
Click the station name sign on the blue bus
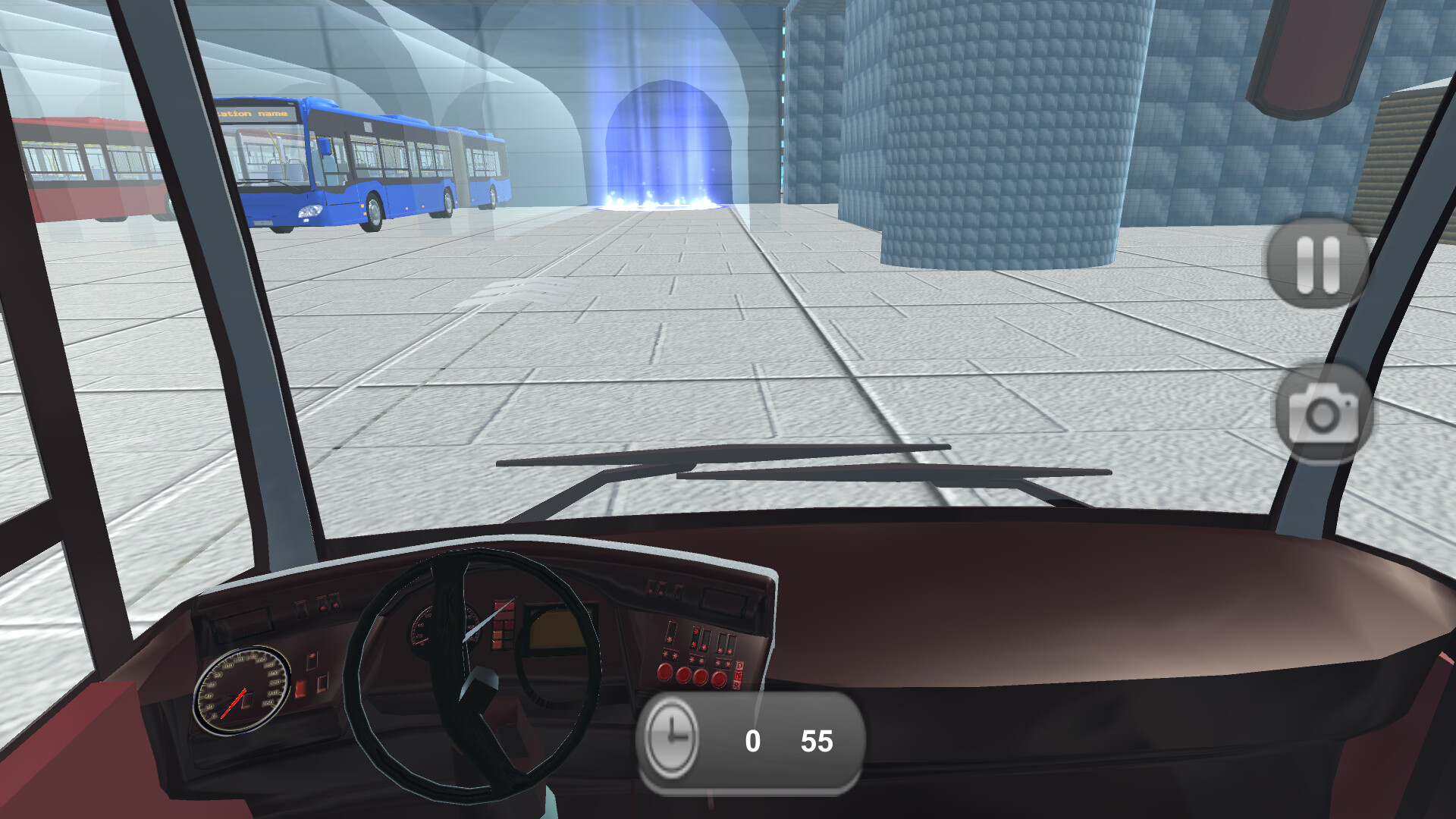click(256, 112)
